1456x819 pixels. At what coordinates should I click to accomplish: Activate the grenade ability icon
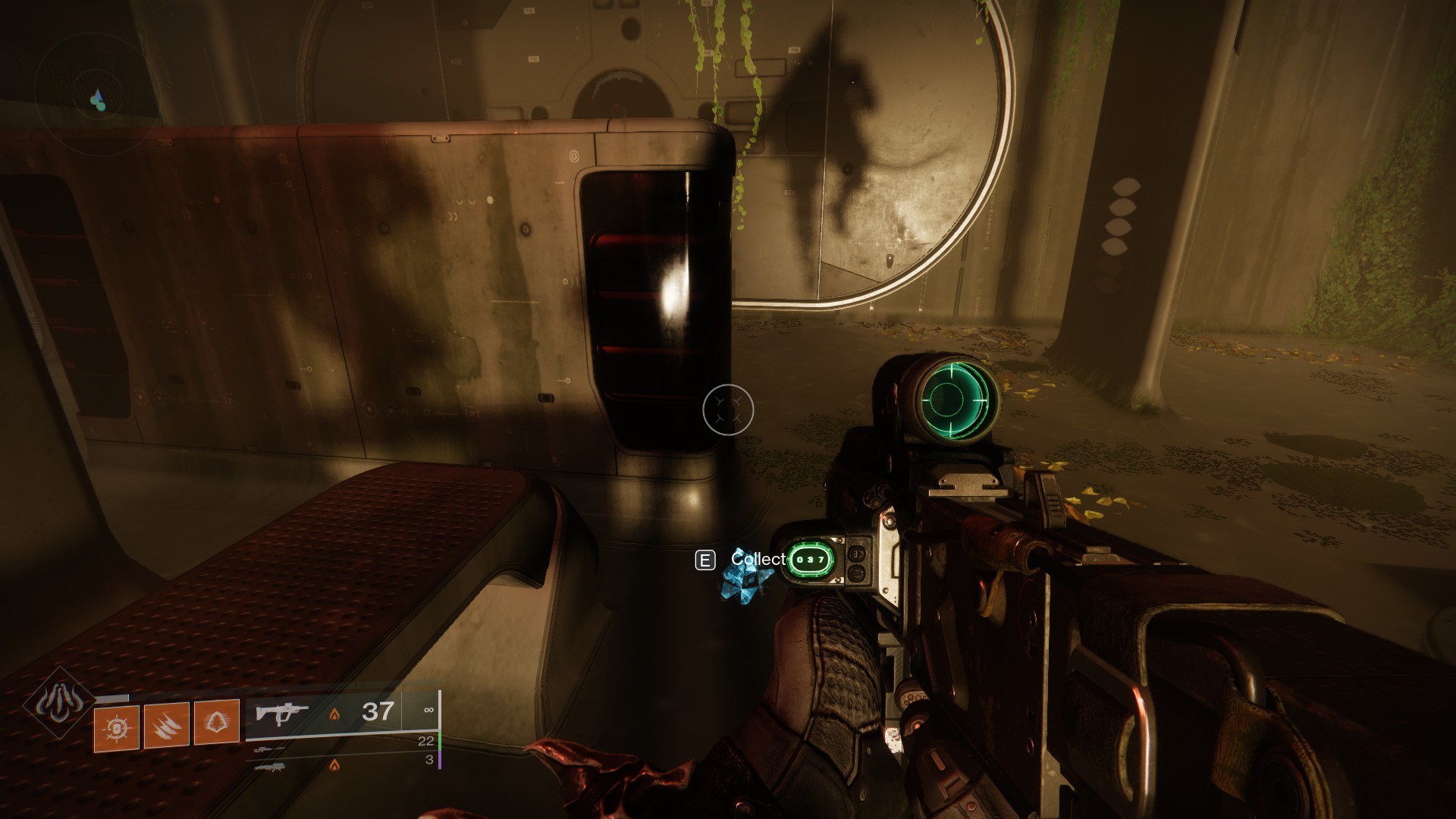[x=117, y=728]
